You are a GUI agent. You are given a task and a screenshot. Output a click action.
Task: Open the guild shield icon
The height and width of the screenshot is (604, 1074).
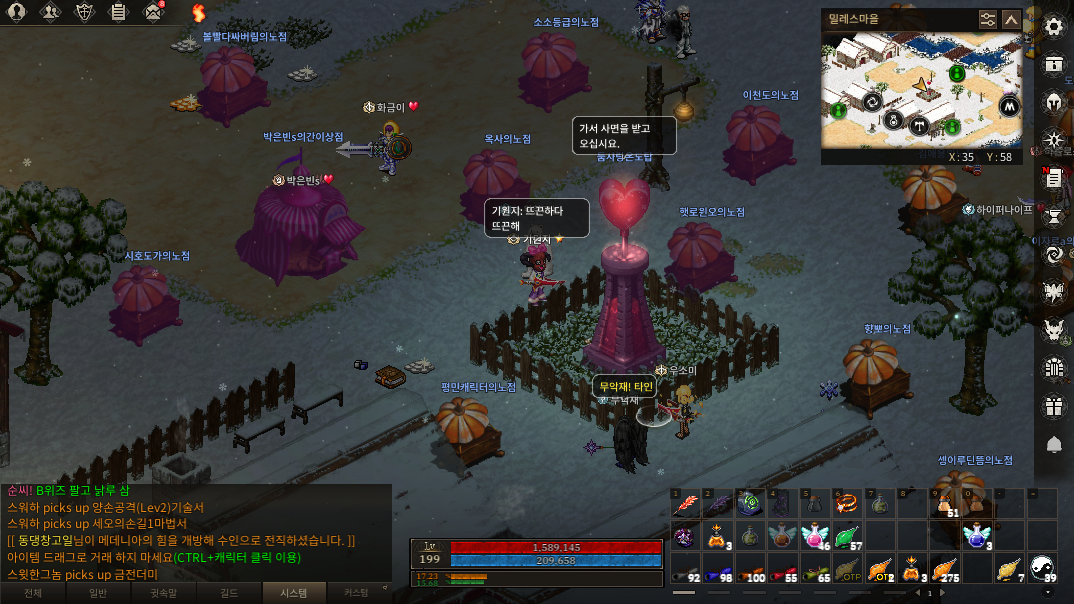[x=85, y=13]
